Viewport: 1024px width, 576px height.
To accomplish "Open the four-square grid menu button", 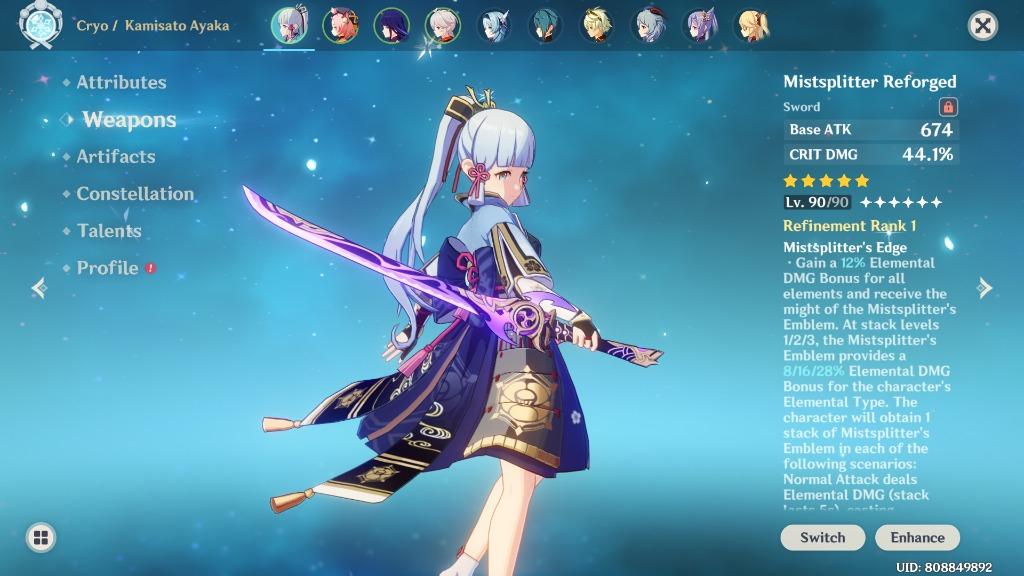I will [x=41, y=538].
